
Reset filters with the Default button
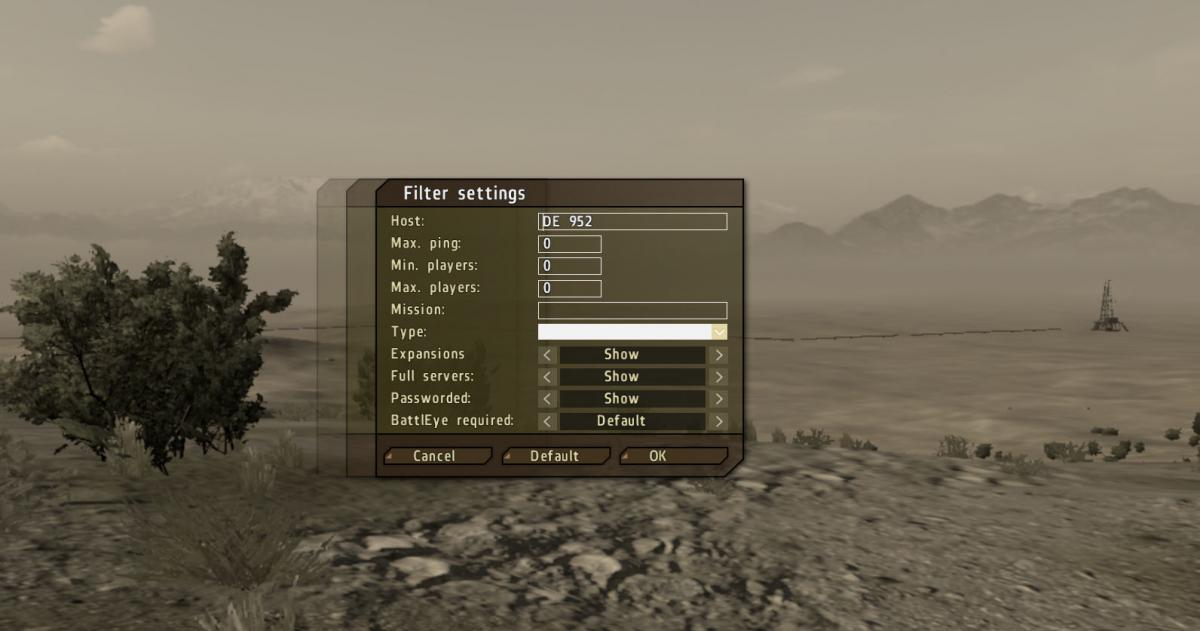point(555,456)
